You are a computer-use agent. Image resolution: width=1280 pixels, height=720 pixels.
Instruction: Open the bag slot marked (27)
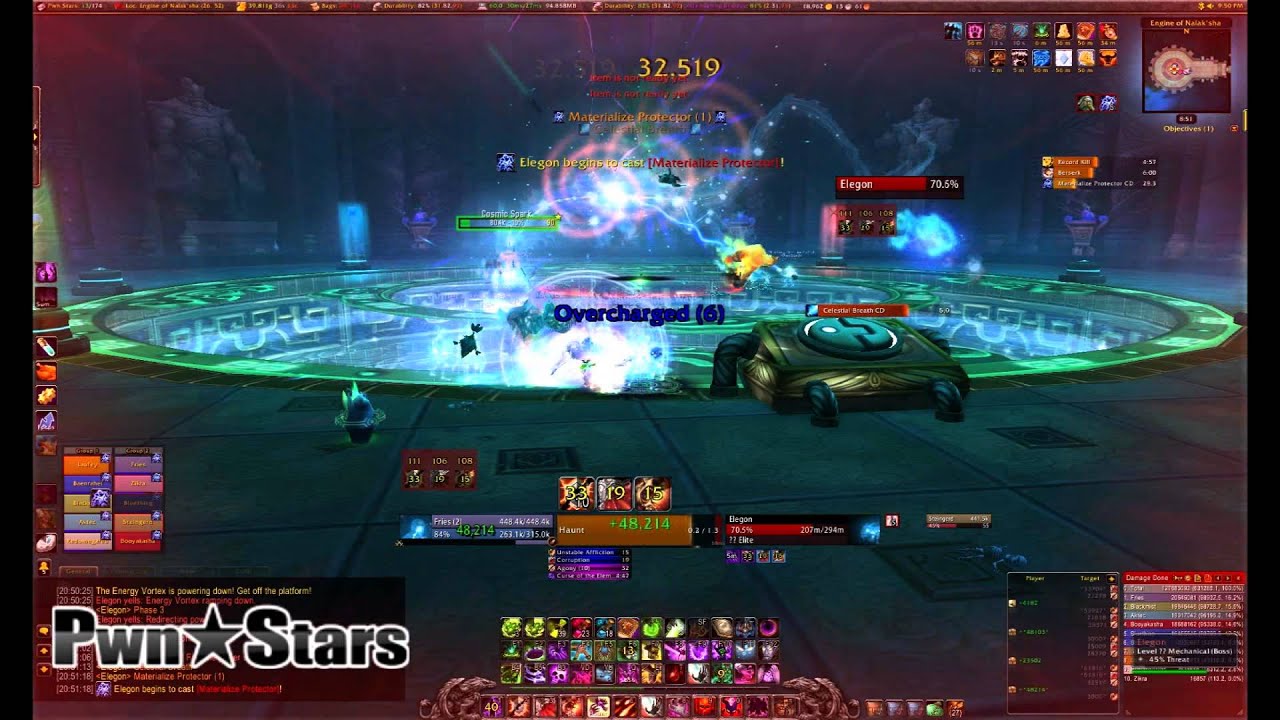click(953, 708)
